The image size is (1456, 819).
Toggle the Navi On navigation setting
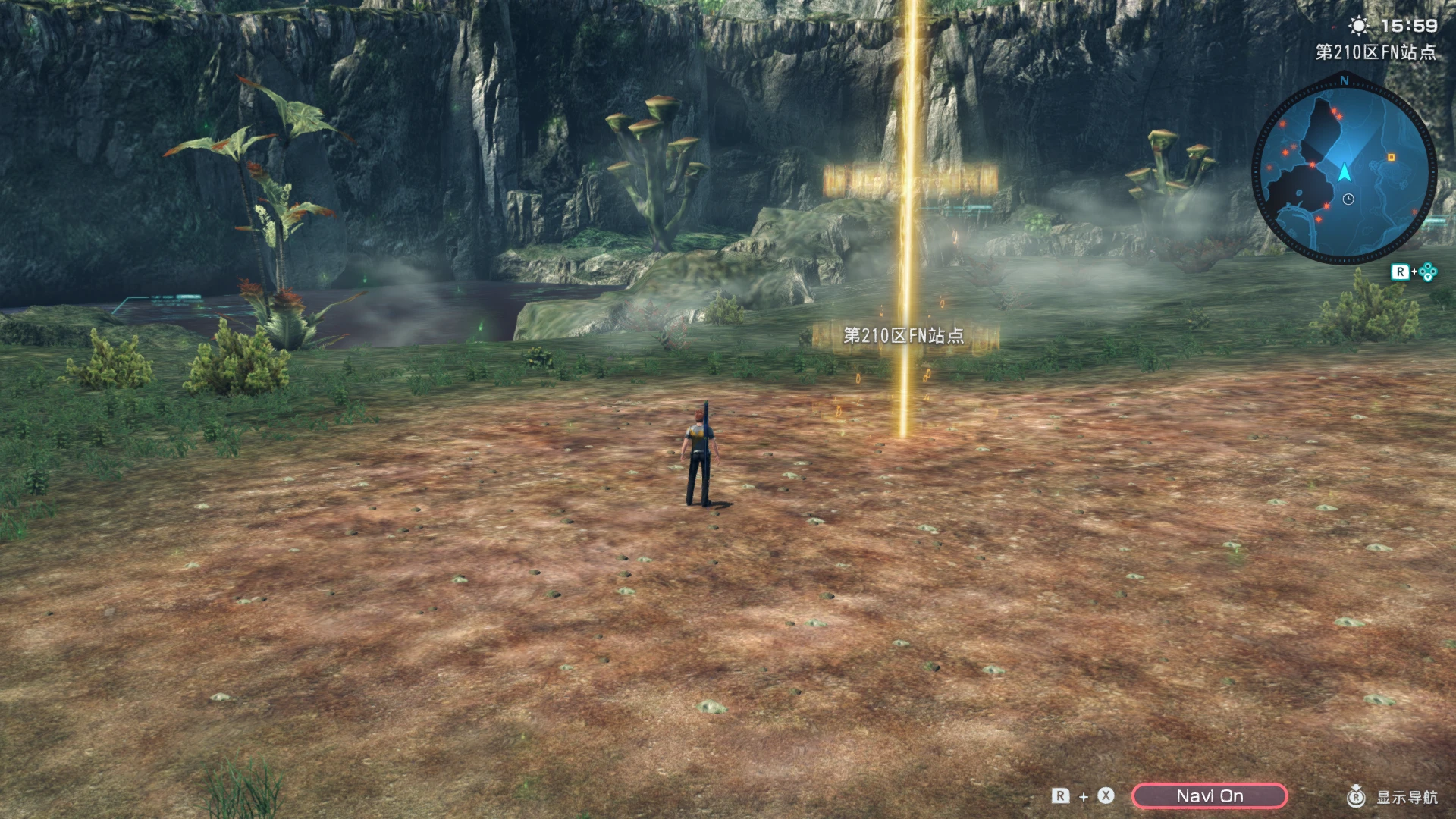click(x=1211, y=796)
